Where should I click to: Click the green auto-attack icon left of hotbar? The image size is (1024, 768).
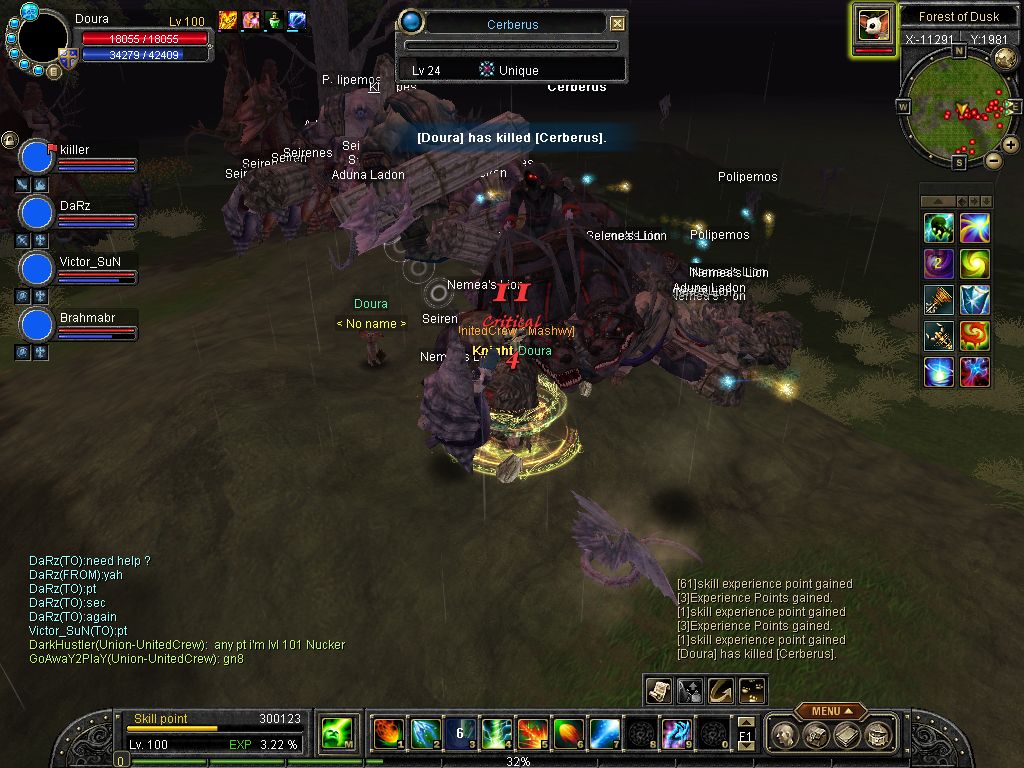point(335,734)
